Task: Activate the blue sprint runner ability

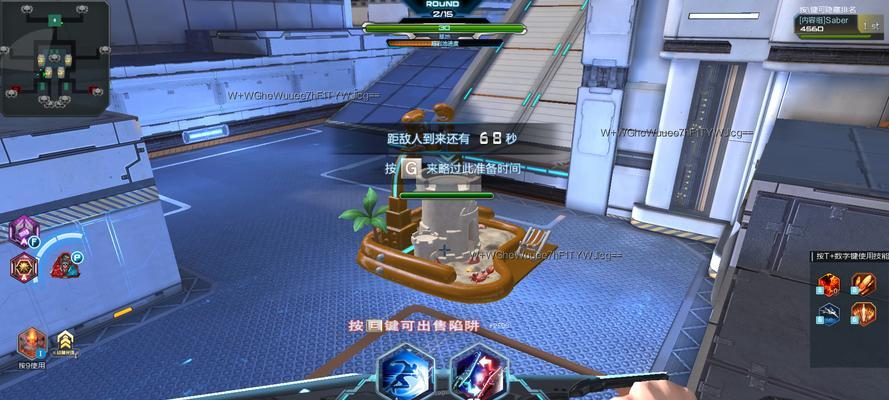Action: click(407, 373)
